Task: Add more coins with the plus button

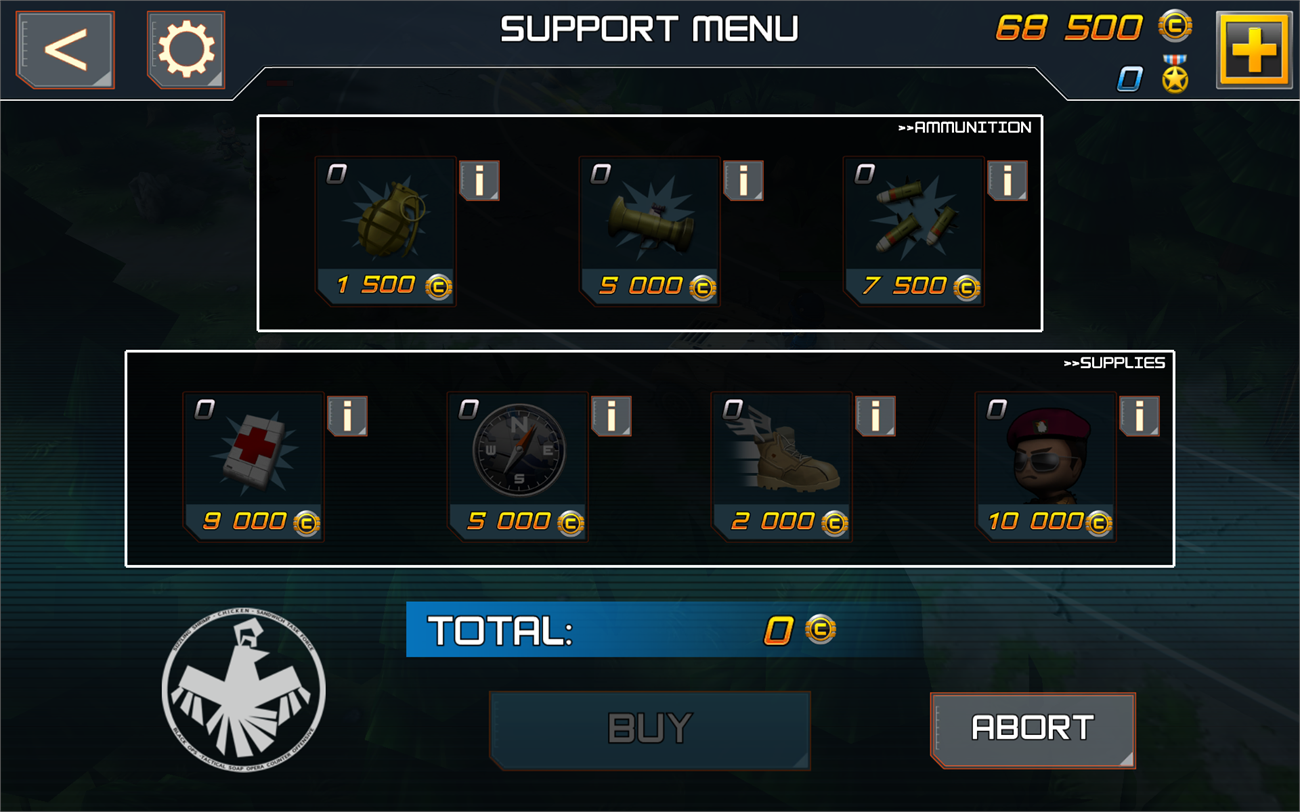Action: (1254, 49)
